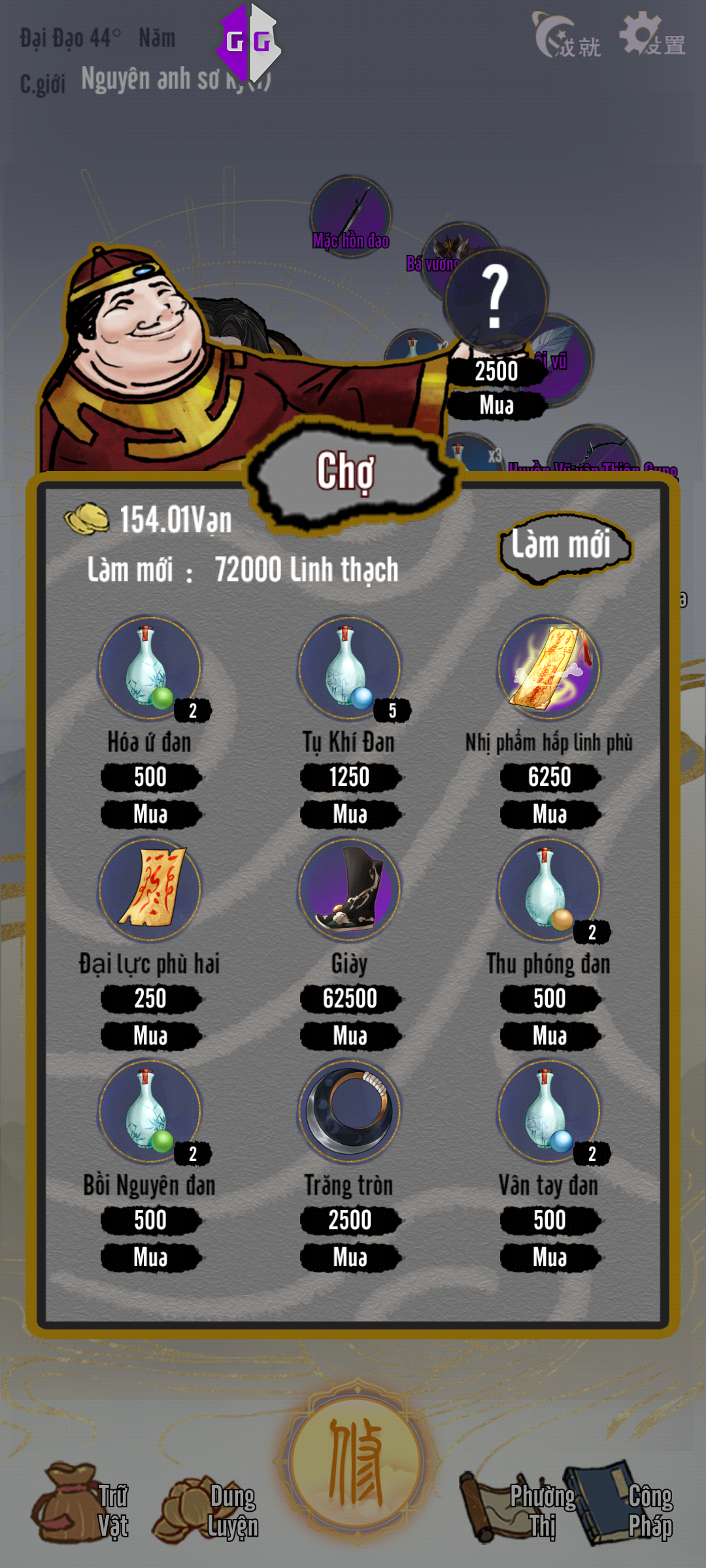Screen dimensions: 706x1568
Task: Select the Giày boots item icon
Action: click(x=349, y=889)
